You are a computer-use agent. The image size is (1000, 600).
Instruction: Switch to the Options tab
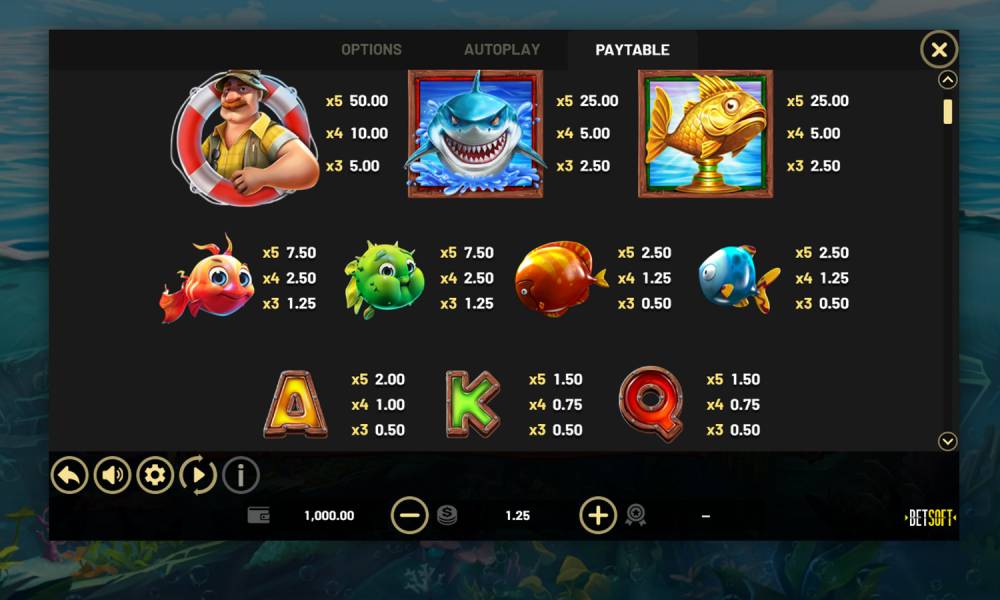[x=371, y=50]
